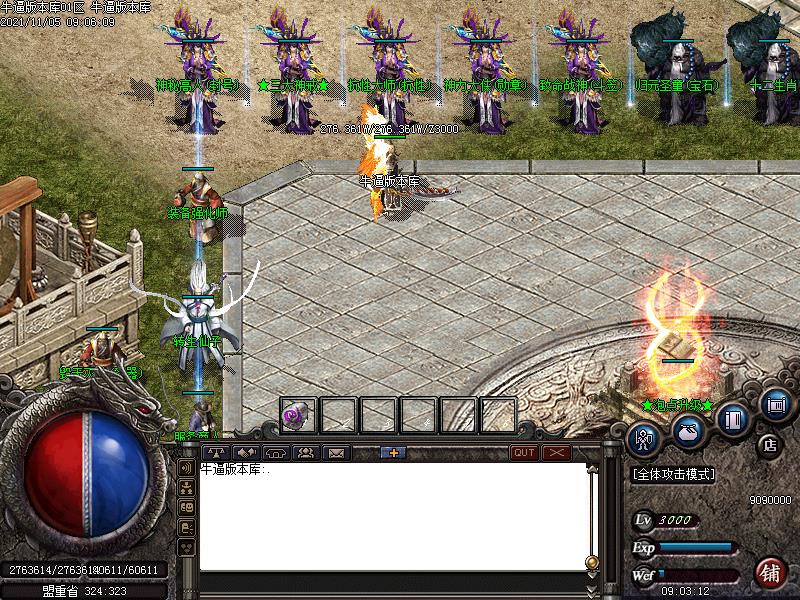
Task: Open the shop via the 店 button
Action: (769, 444)
